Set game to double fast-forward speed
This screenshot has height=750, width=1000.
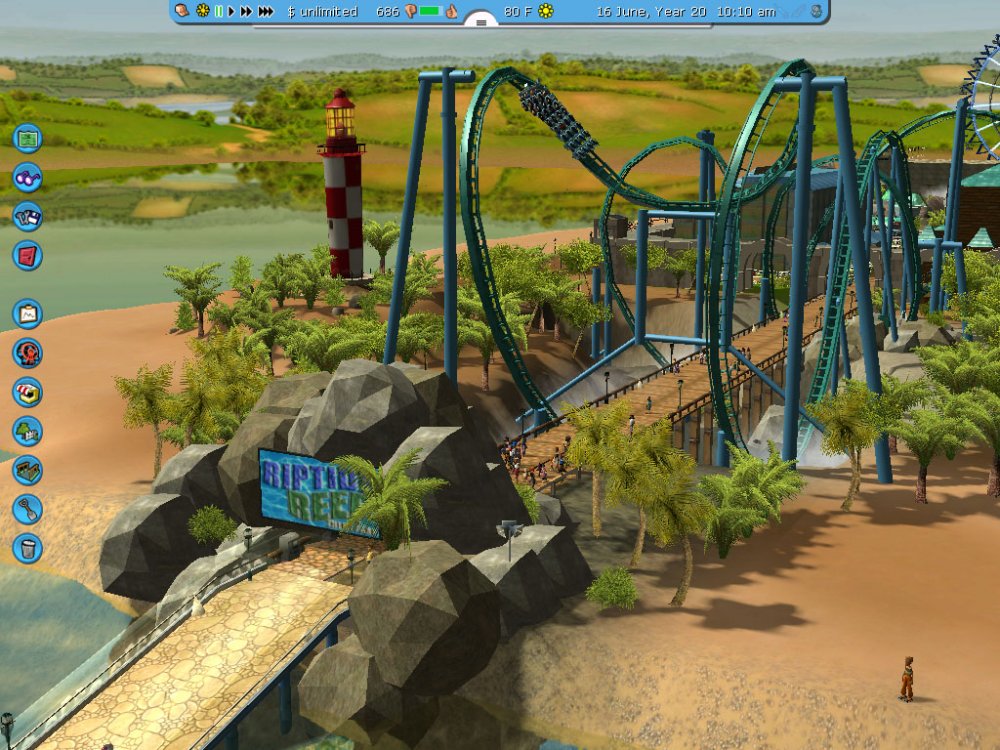point(245,11)
